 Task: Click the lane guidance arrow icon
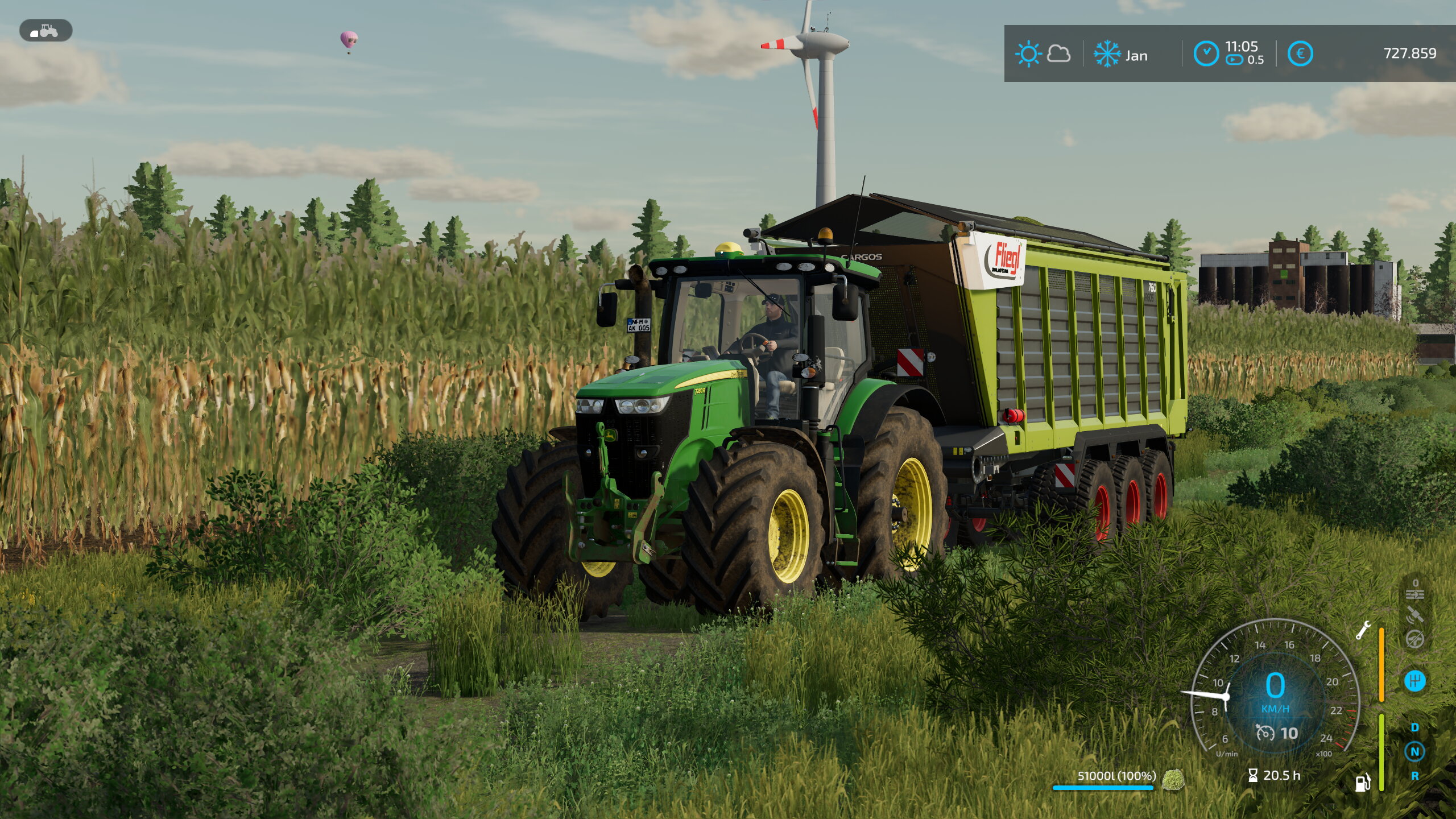(1415, 595)
